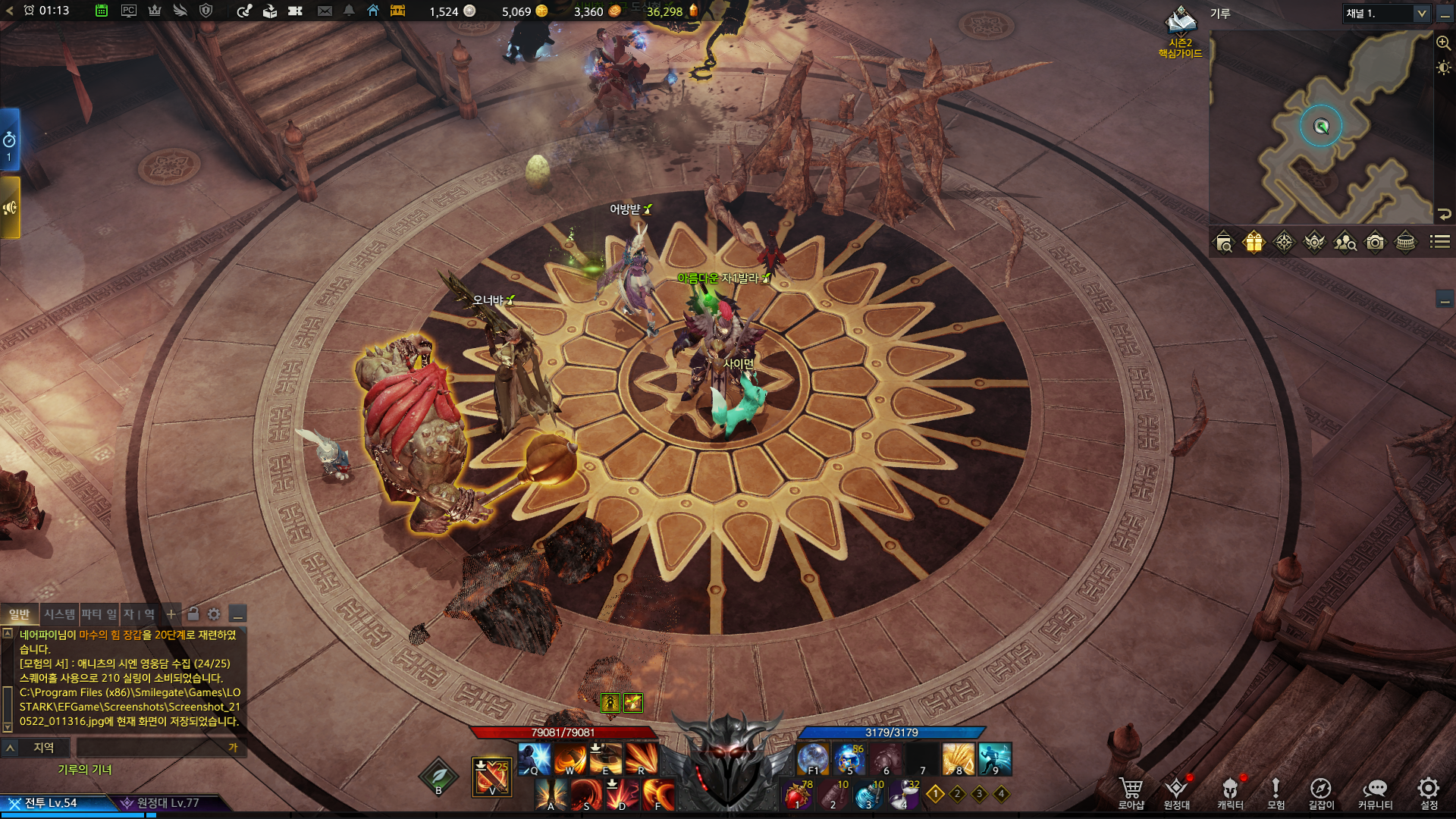The image size is (1456, 819).
Task: Open the 커뮤니티 community menu
Action: pos(1375,792)
